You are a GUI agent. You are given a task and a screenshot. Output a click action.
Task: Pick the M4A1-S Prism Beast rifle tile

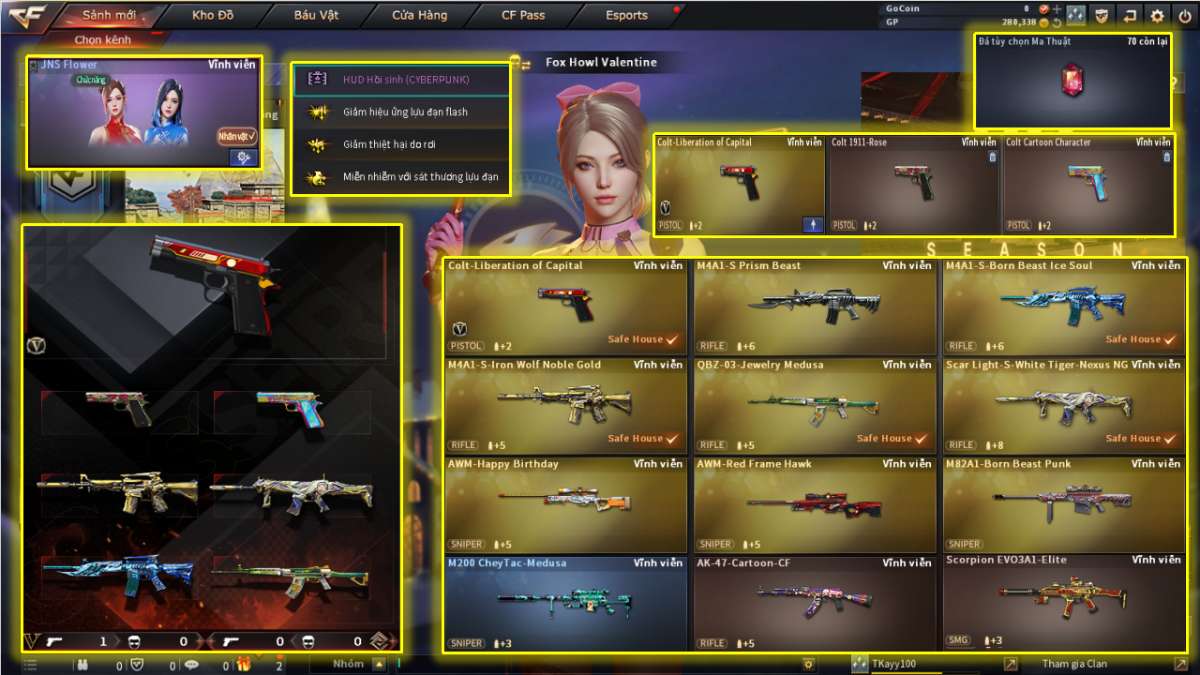coord(815,307)
